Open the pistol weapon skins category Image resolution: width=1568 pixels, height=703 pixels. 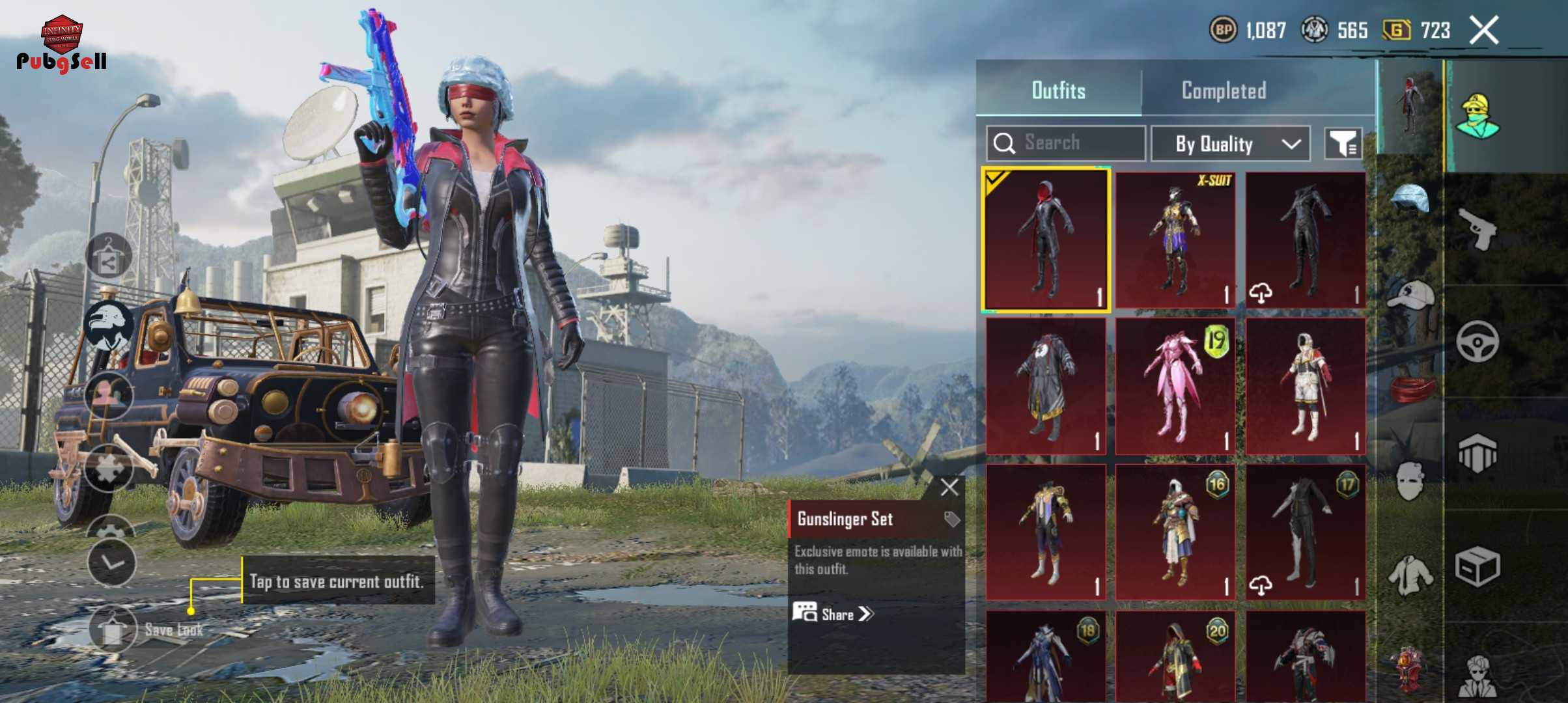(1477, 229)
